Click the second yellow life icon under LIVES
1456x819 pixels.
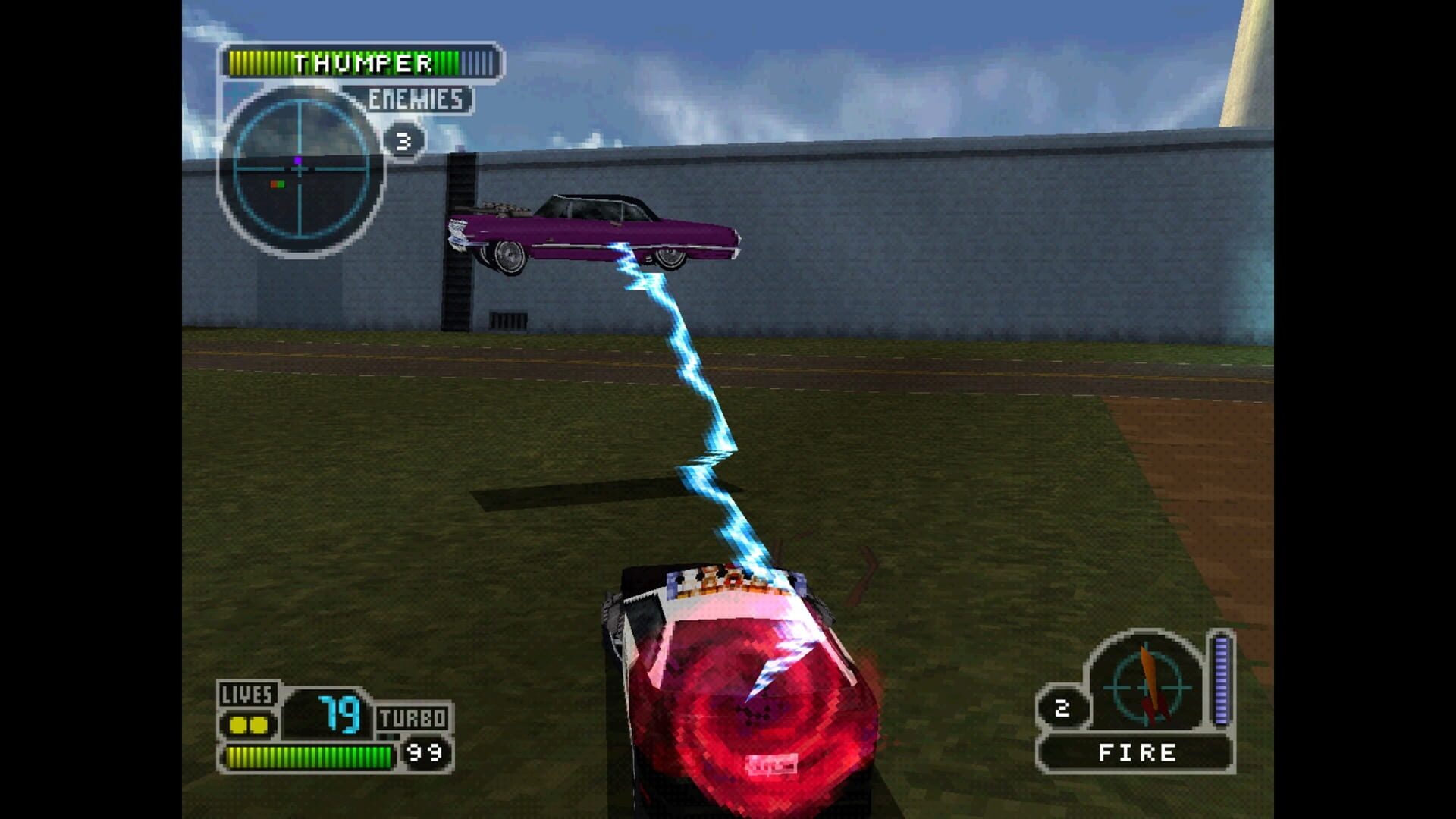(259, 724)
